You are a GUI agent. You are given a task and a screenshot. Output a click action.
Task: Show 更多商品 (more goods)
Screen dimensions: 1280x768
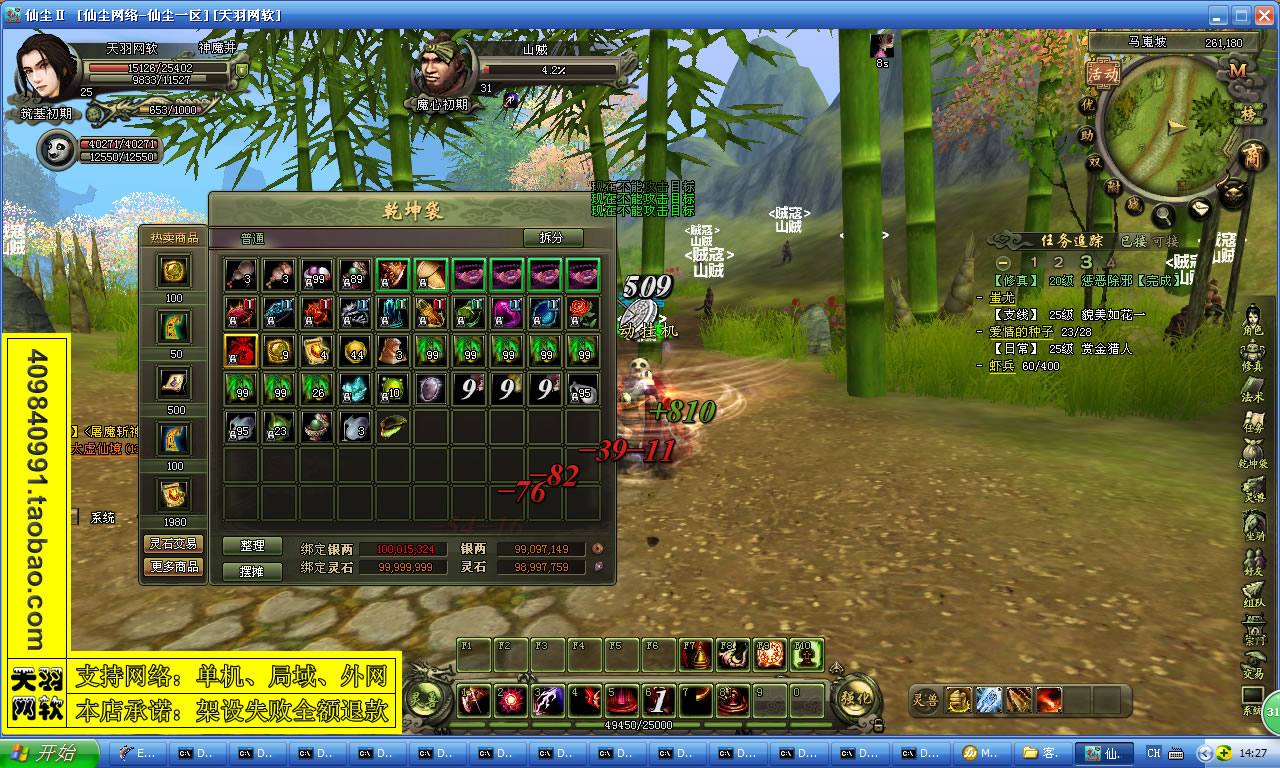click(174, 567)
